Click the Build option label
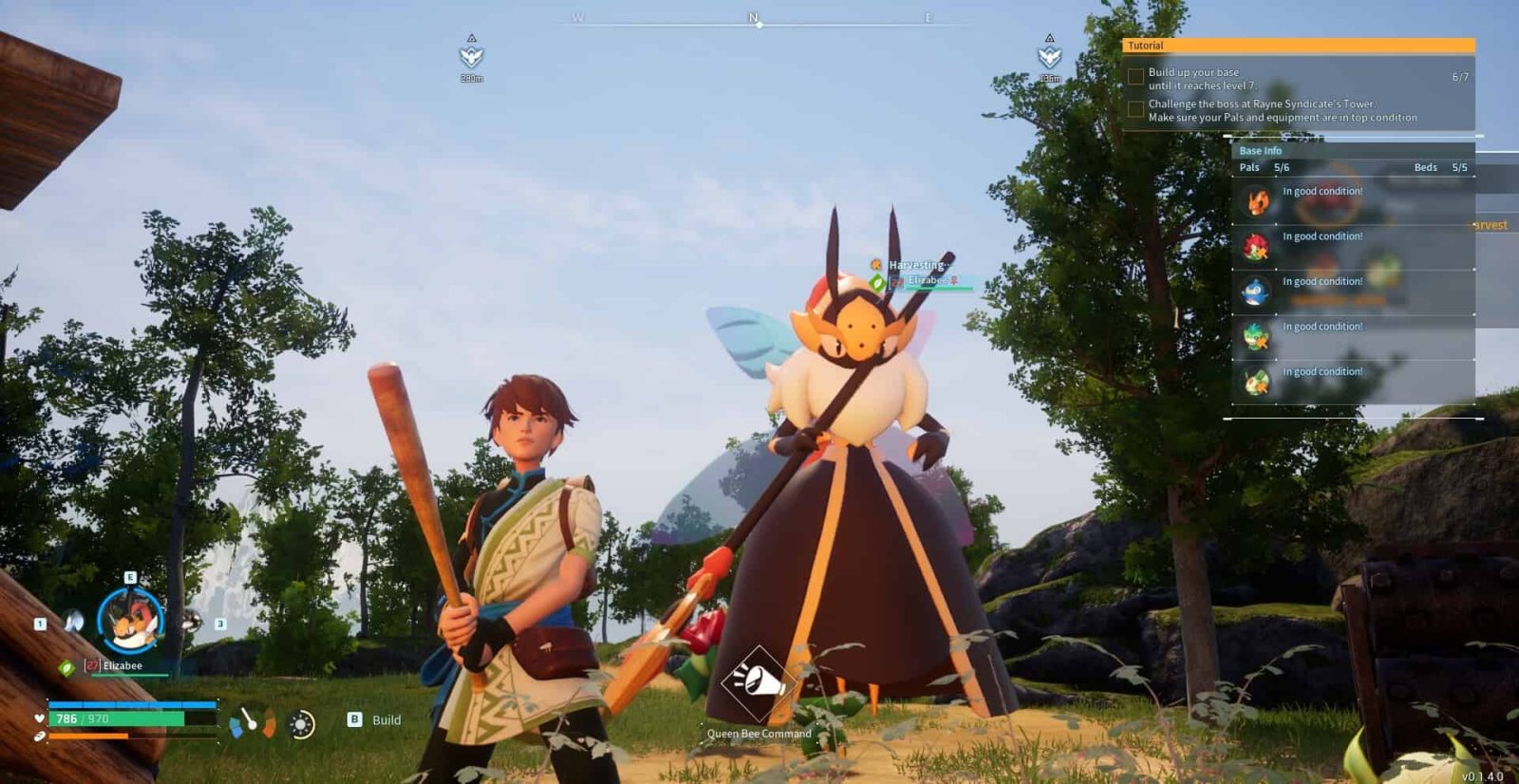 click(x=385, y=720)
